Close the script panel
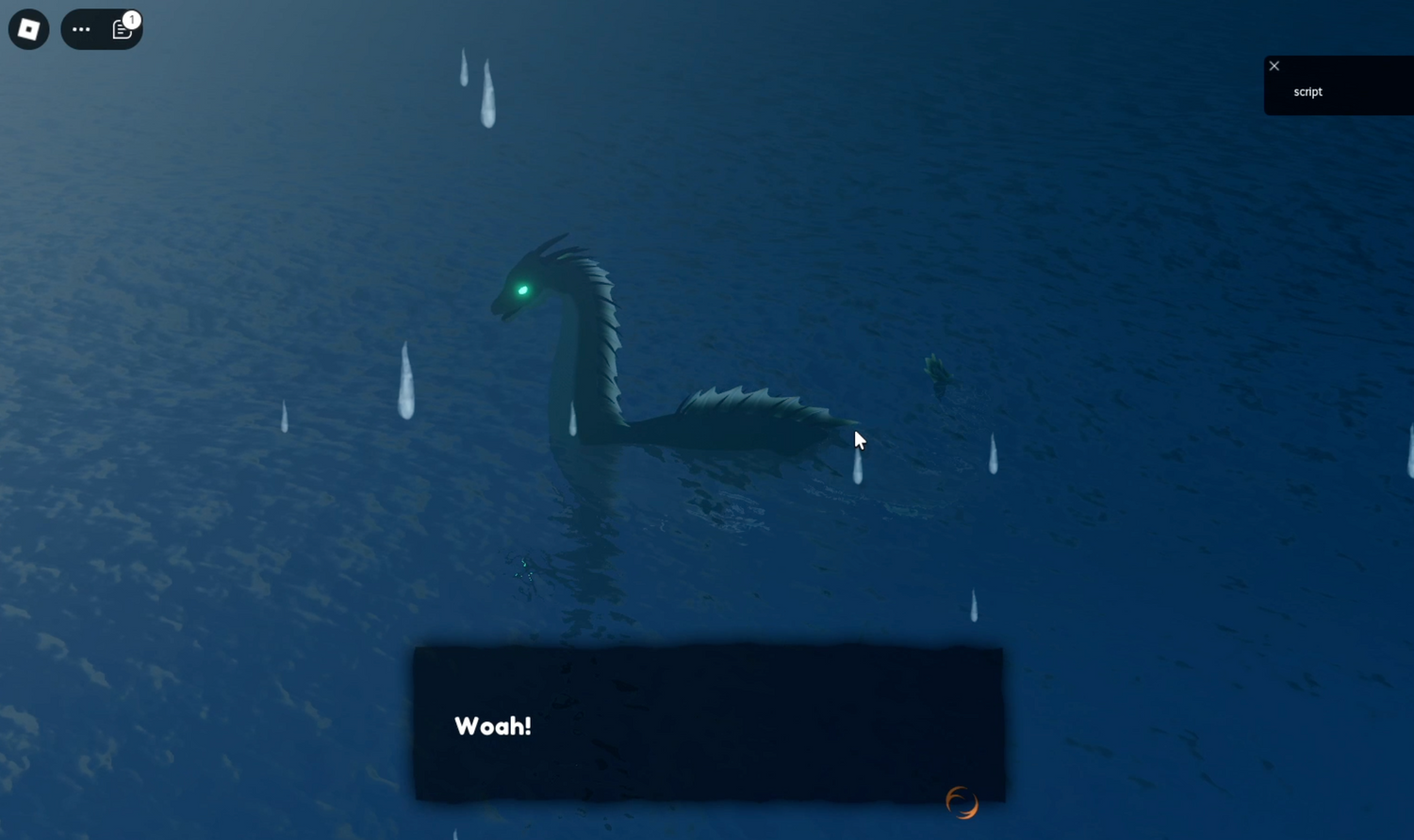This screenshot has height=840, width=1414. [1274, 66]
